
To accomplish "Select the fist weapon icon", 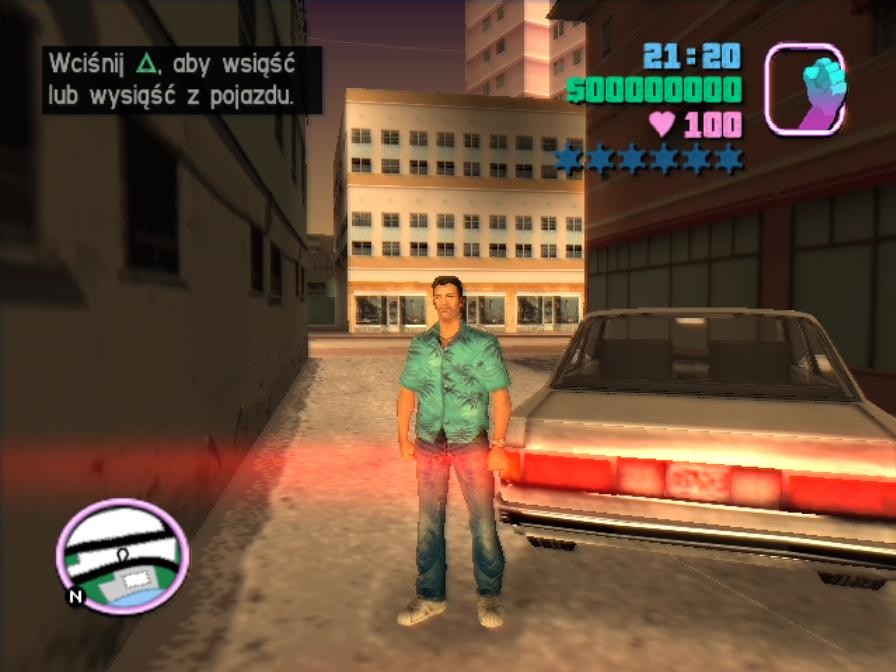I will [805, 89].
